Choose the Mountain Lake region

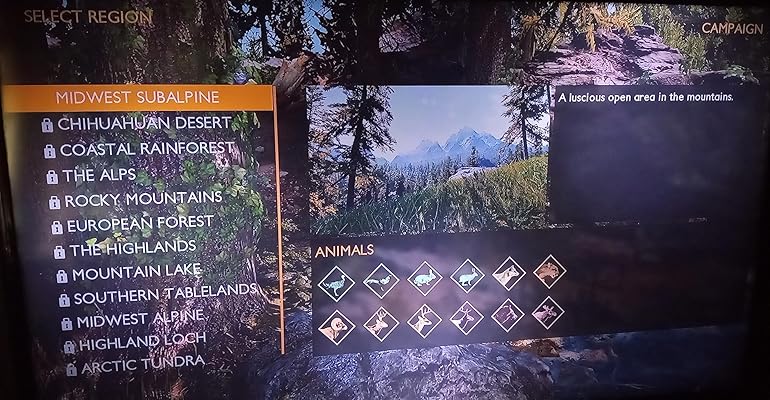pos(136,271)
